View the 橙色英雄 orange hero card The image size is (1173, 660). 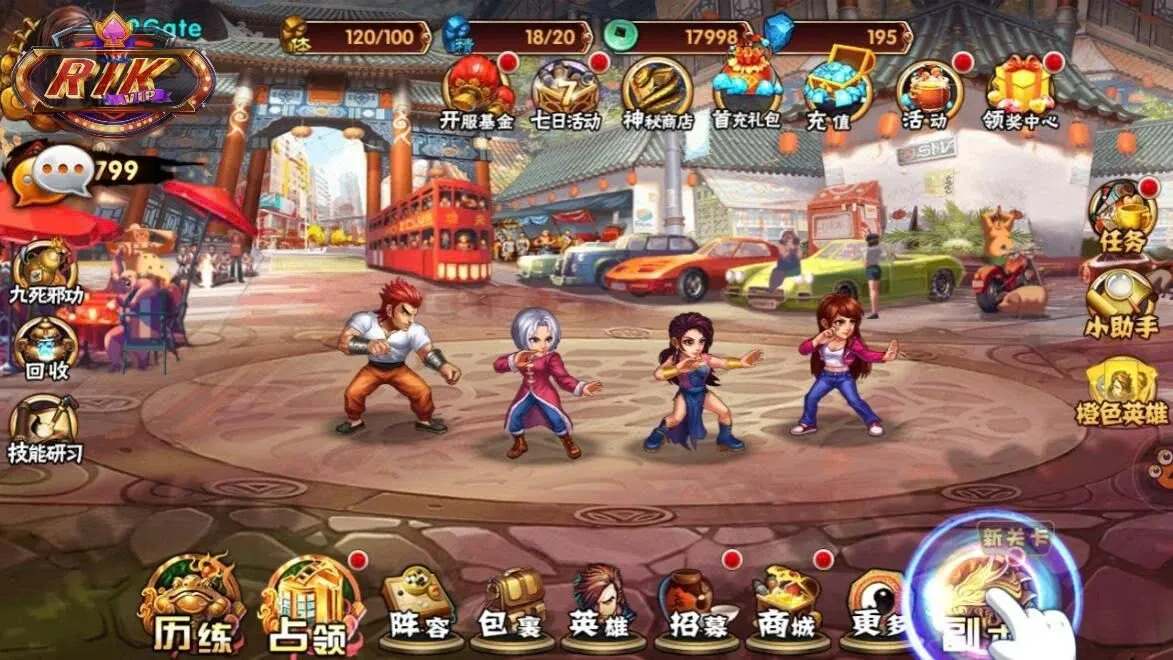pos(1125,390)
